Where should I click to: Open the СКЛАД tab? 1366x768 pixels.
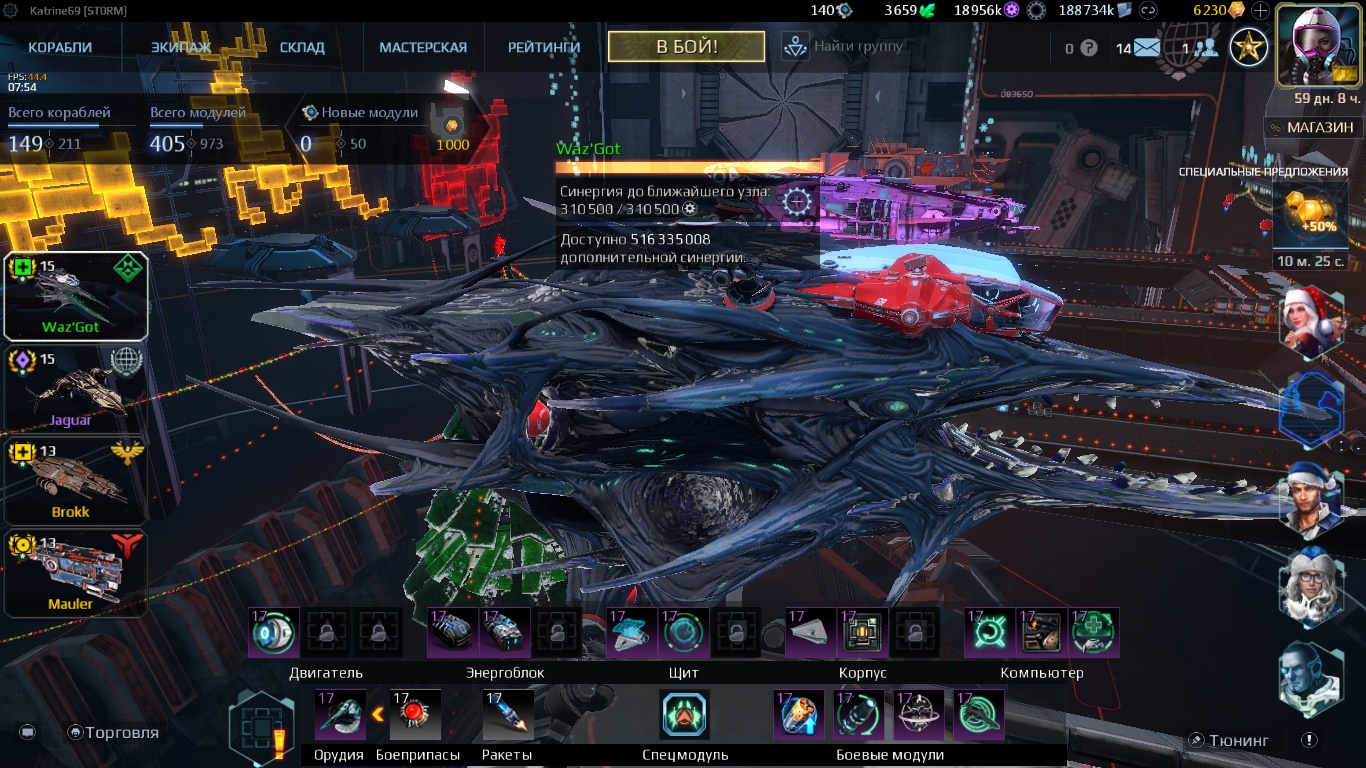pos(302,47)
